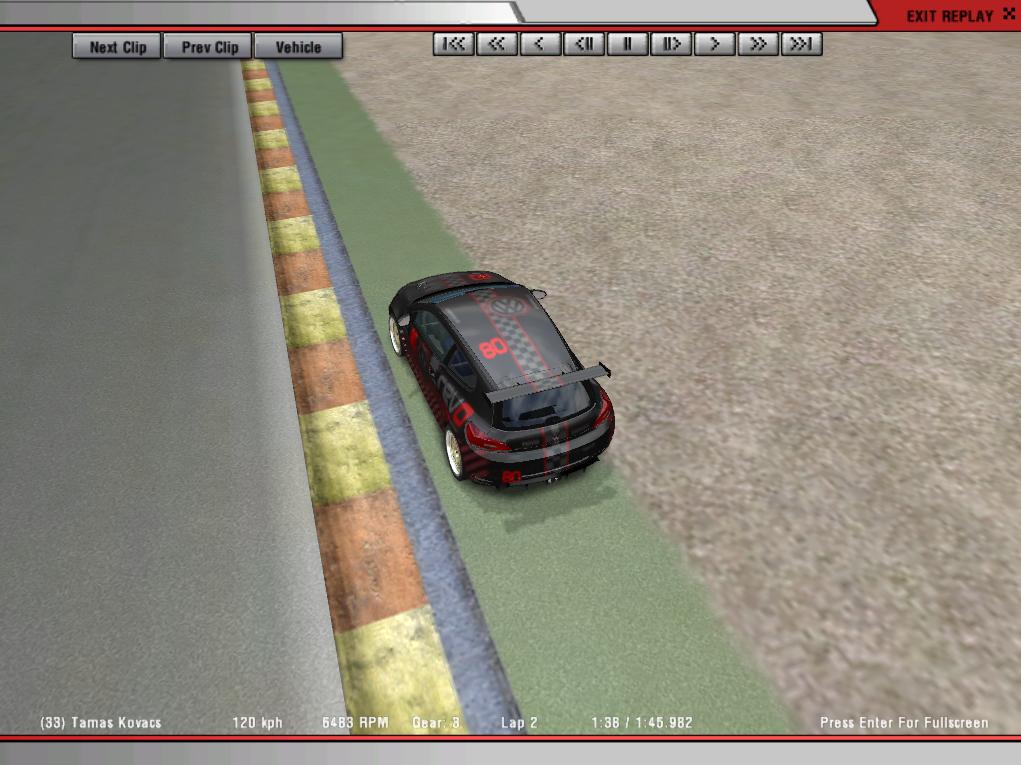Viewport: 1021px width, 765px height.
Task: Open the Vehicle selector
Action: [298, 46]
